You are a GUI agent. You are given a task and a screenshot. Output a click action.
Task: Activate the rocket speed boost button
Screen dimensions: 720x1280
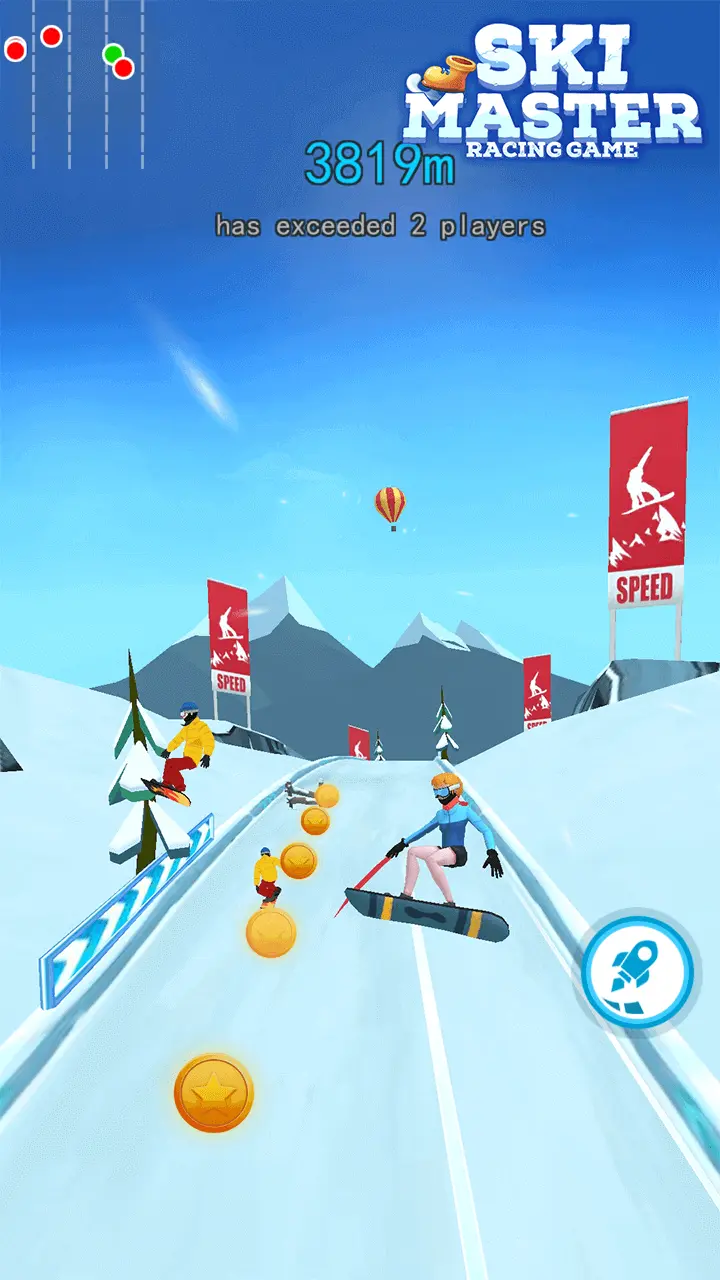pos(638,969)
